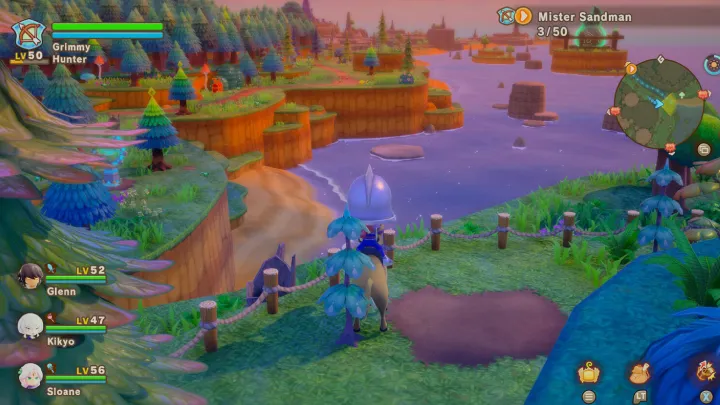Open the circular minimap
720x405 pixels.
(x=657, y=103)
